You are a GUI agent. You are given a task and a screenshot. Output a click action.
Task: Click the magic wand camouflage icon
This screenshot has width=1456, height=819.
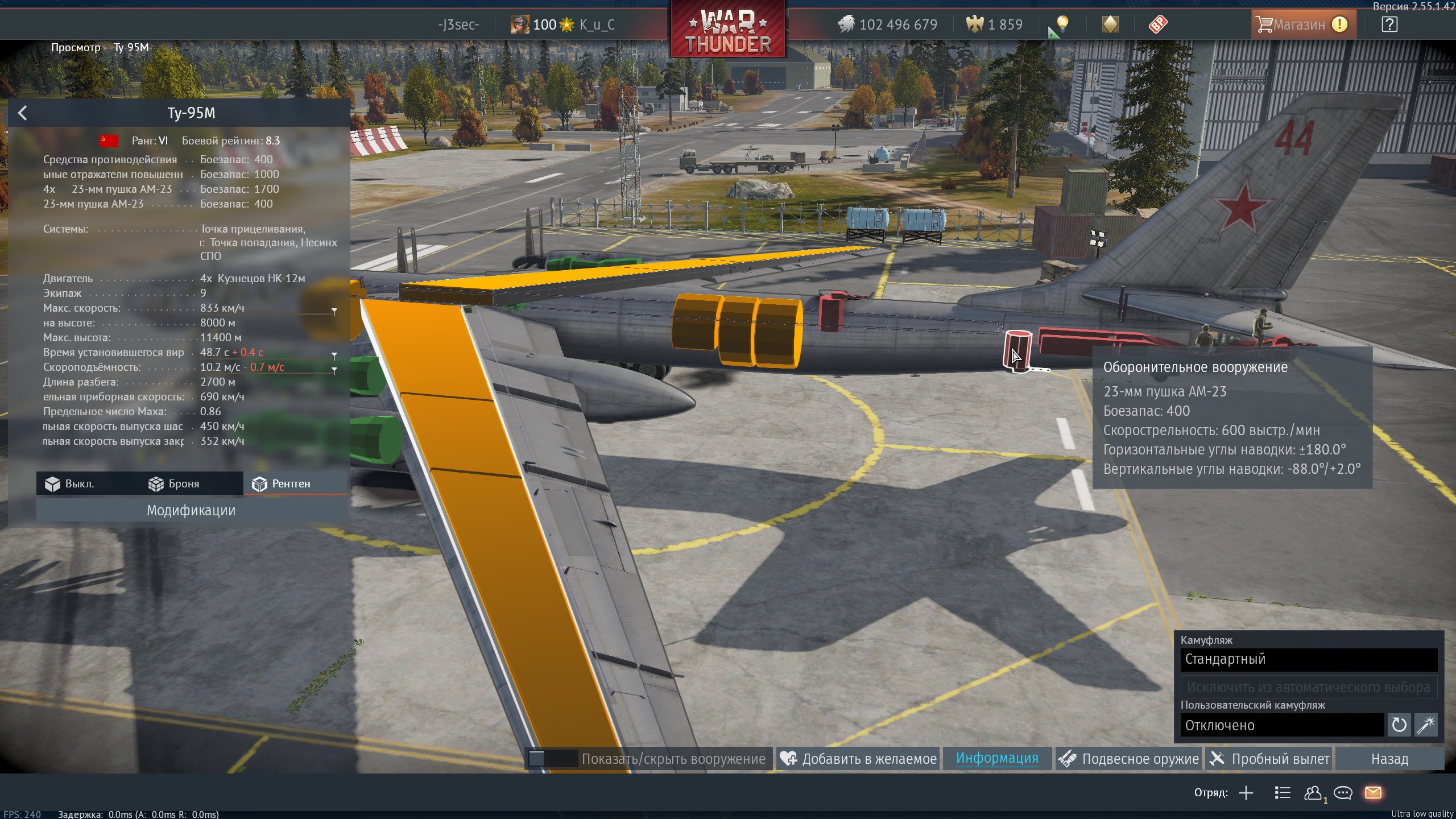coord(1426,725)
